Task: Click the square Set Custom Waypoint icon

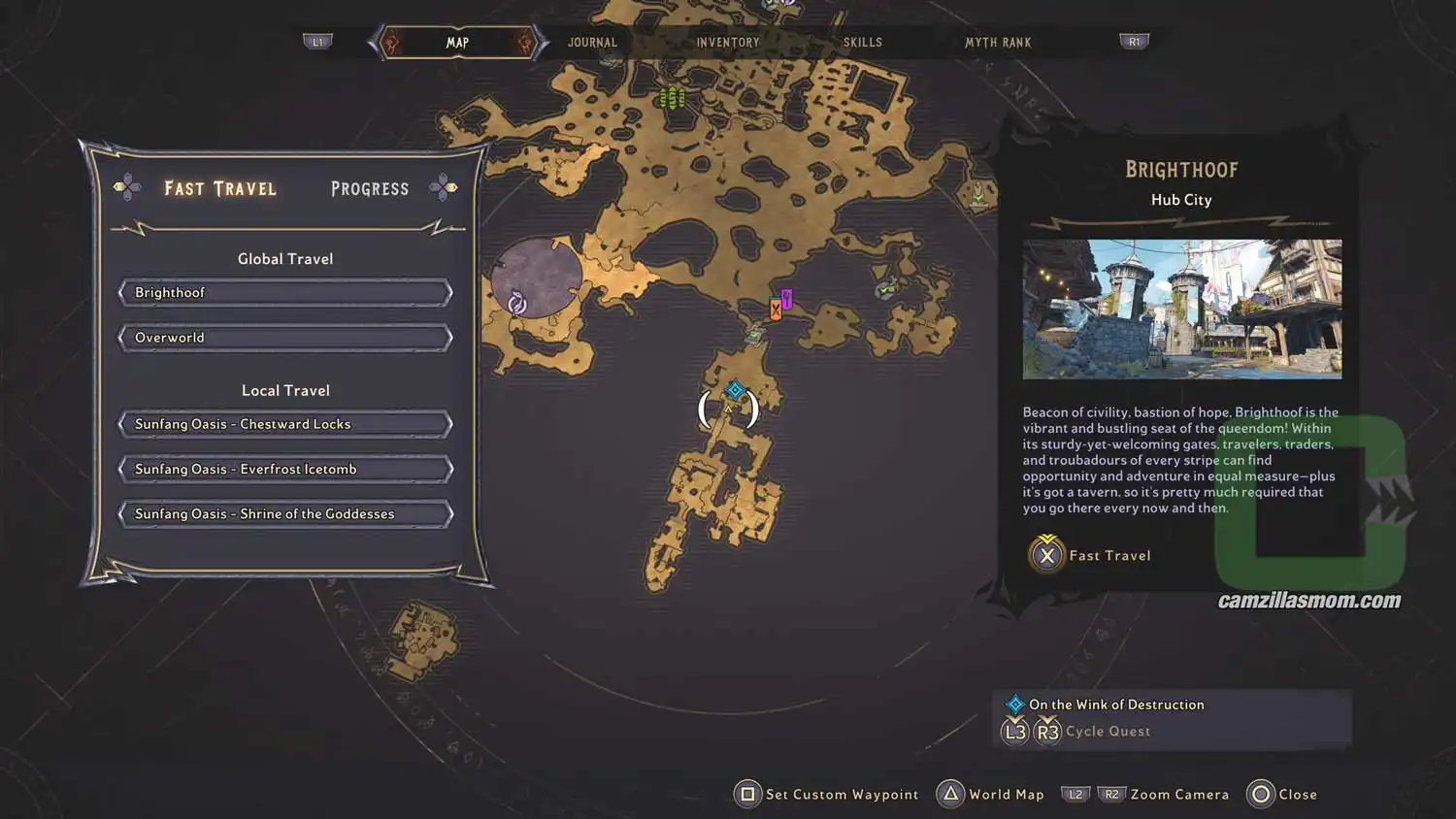Action: click(x=747, y=794)
